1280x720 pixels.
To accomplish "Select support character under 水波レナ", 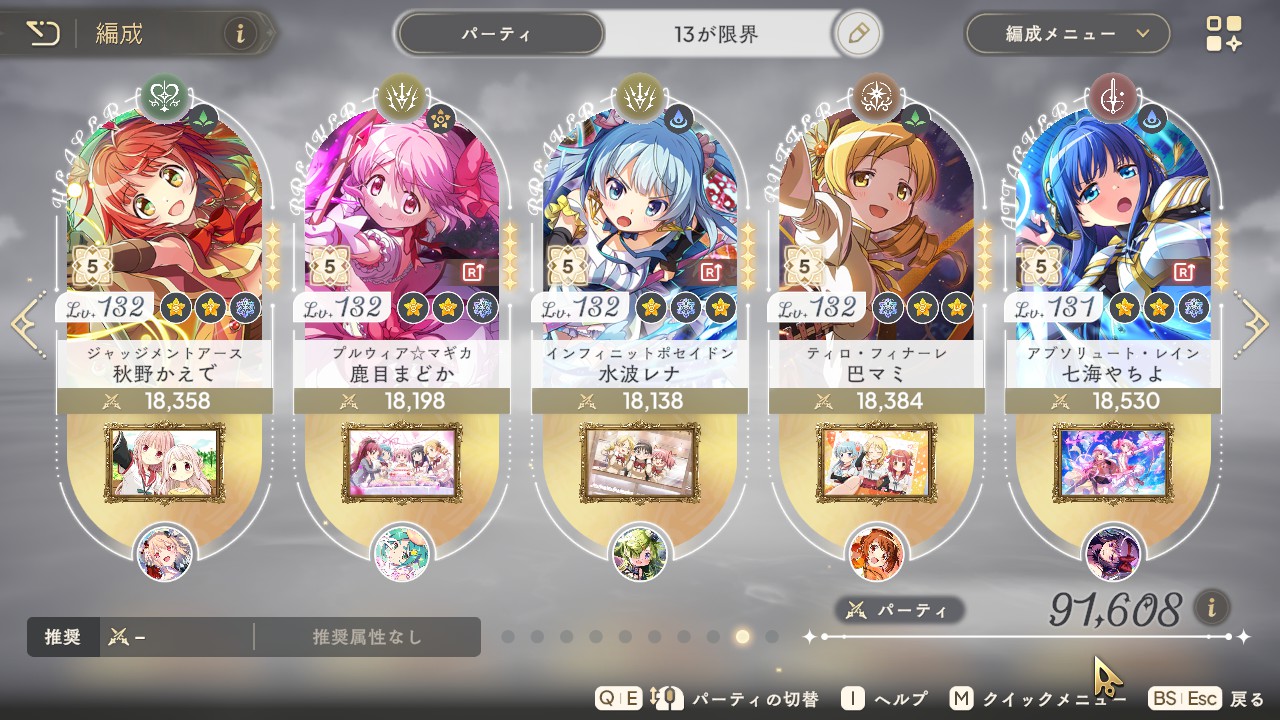I will tap(639, 553).
